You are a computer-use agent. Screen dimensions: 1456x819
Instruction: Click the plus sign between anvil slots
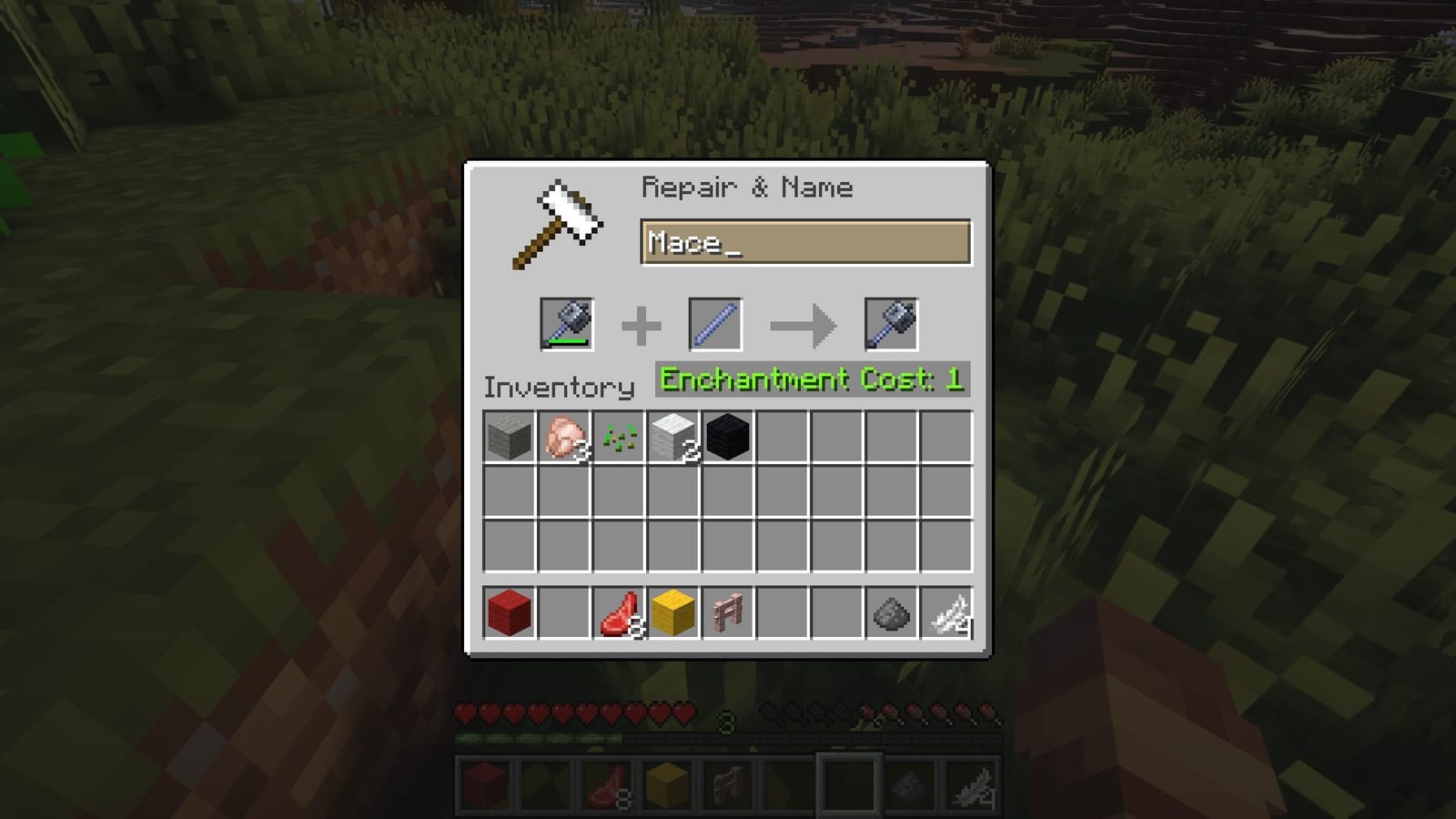tap(642, 325)
